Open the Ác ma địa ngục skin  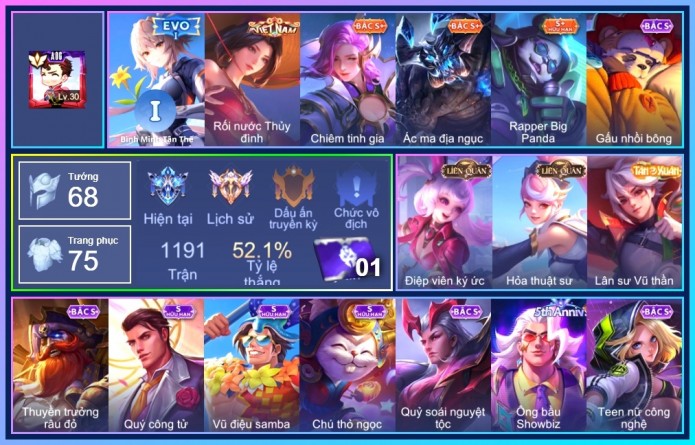443,80
